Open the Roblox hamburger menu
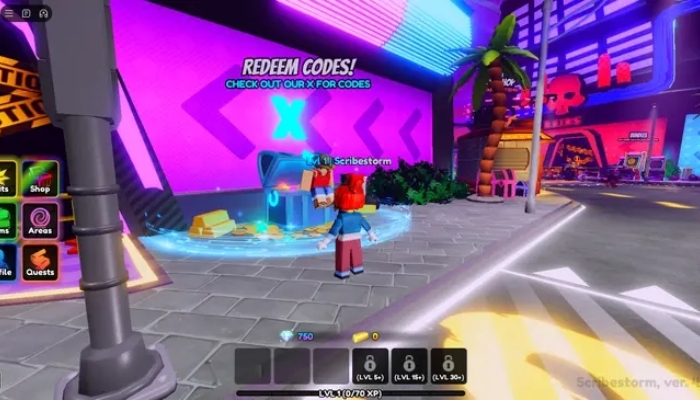Image resolution: width=700 pixels, height=400 pixels. (8, 13)
